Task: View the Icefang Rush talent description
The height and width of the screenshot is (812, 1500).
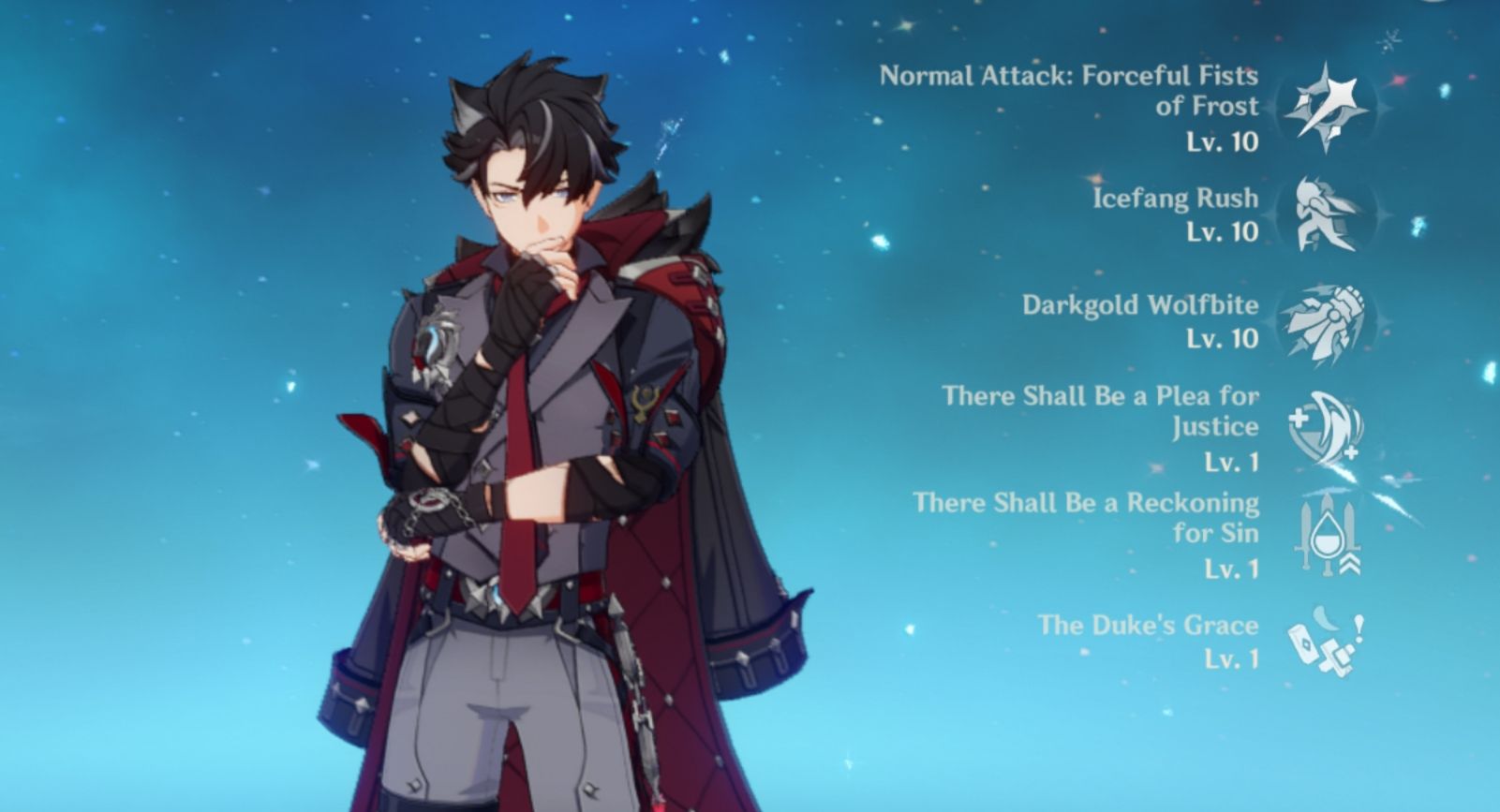Action: point(1175,198)
